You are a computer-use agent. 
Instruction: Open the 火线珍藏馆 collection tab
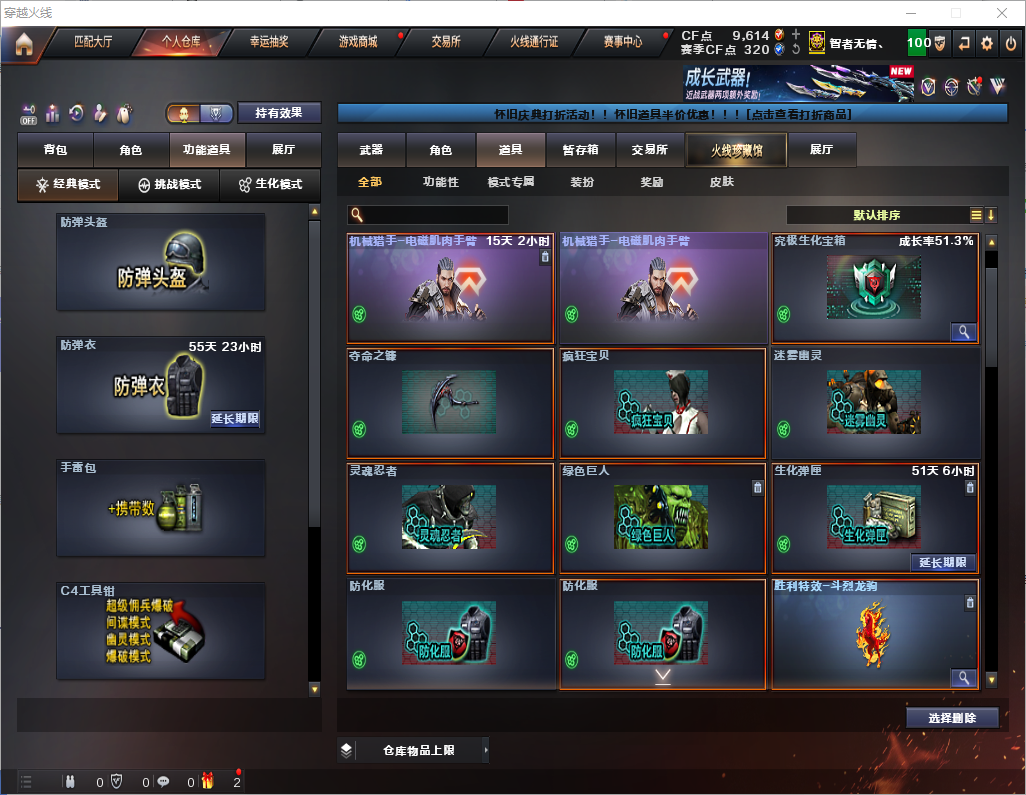pyautogui.click(x=735, y=150)
